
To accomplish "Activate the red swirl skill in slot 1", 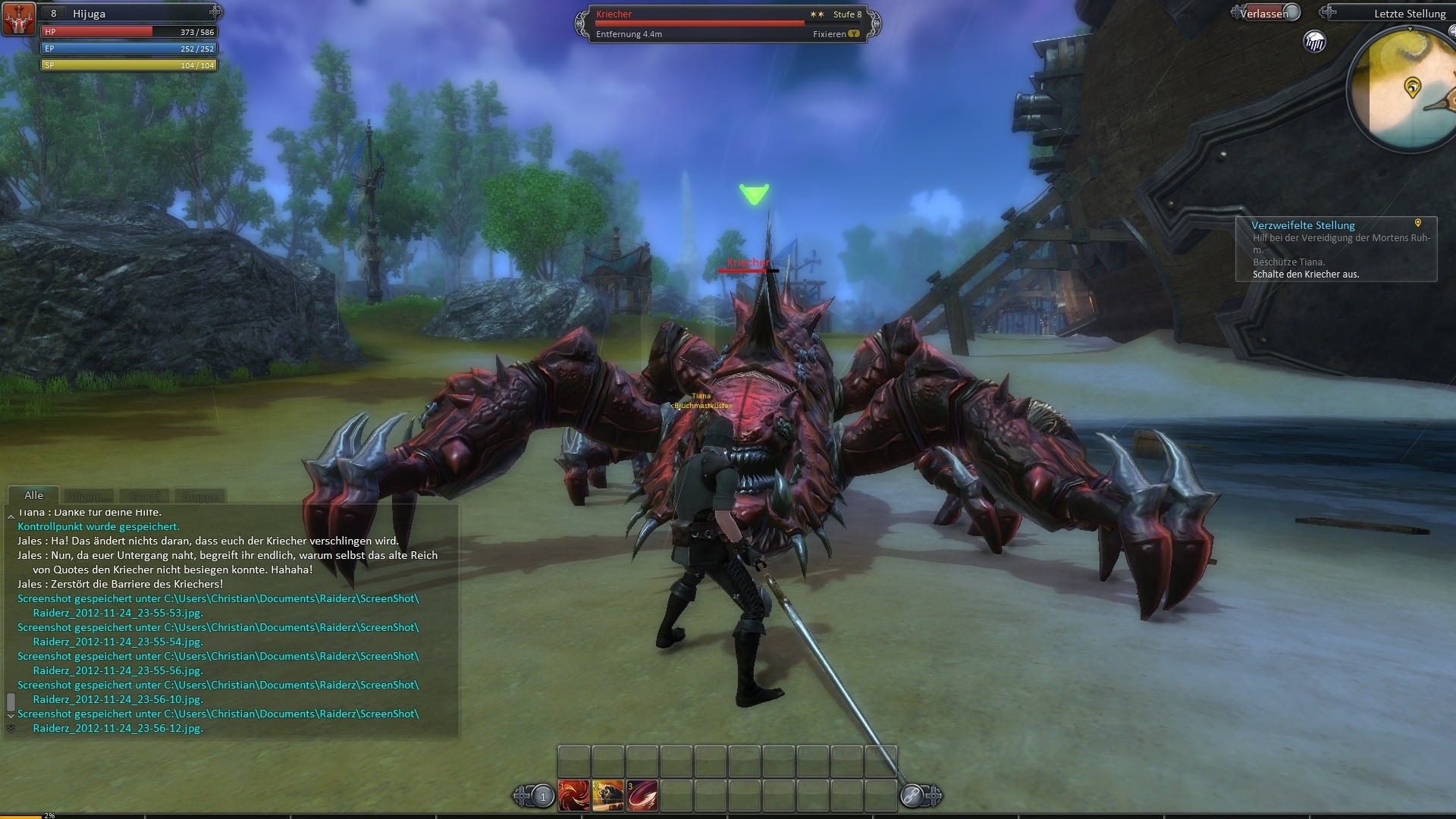I will click(574, 796).
